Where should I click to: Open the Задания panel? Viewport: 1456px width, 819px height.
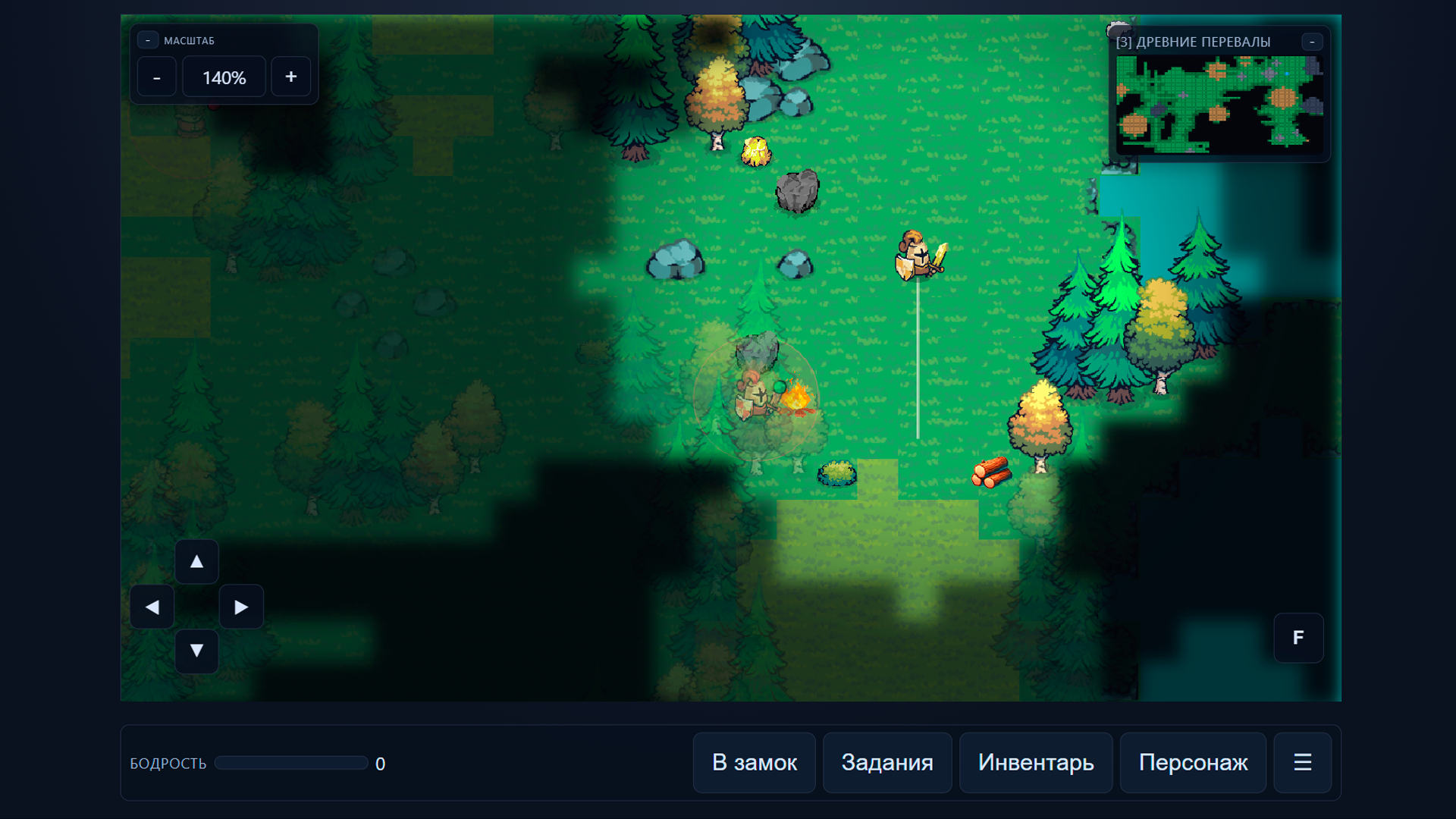(x=887, y=763)
